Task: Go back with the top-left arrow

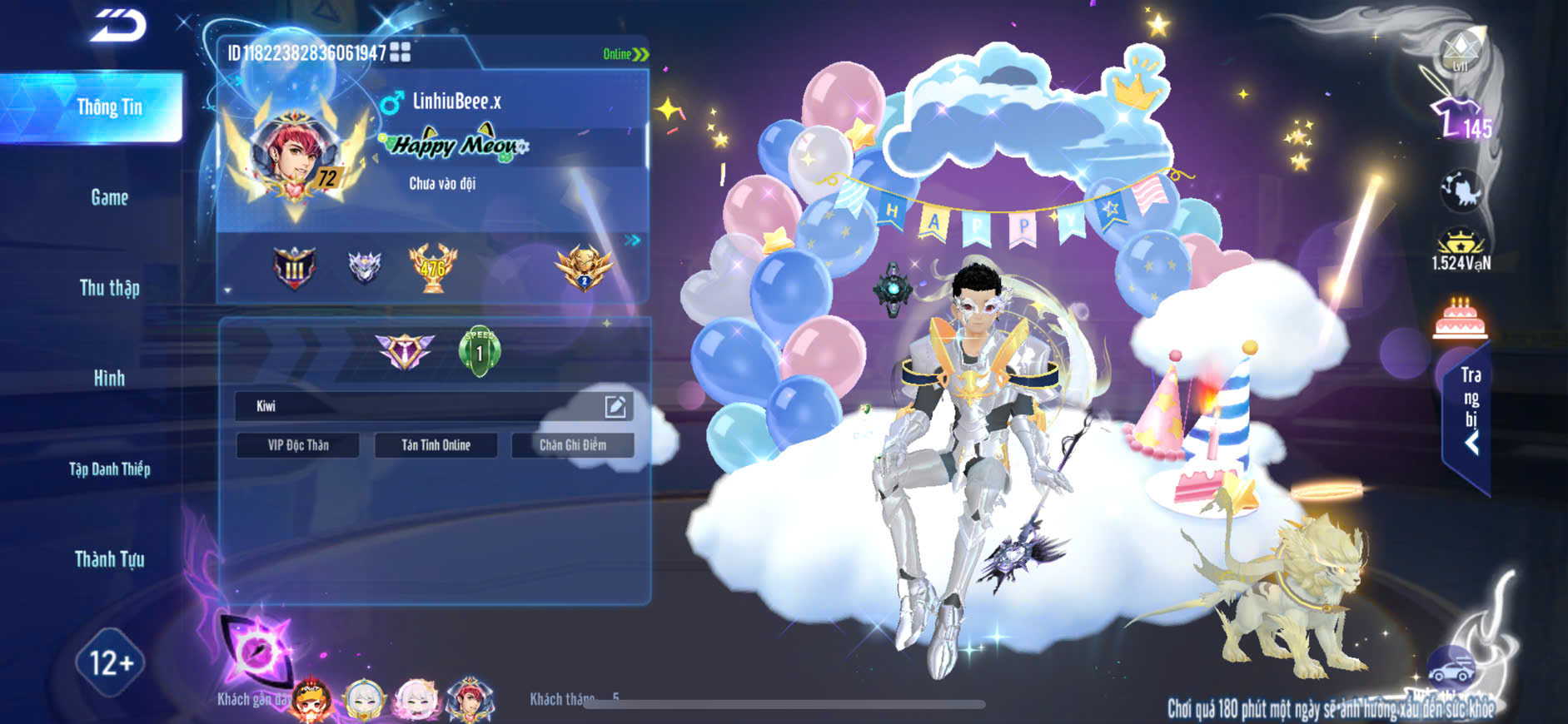Action: pos(118,25)
